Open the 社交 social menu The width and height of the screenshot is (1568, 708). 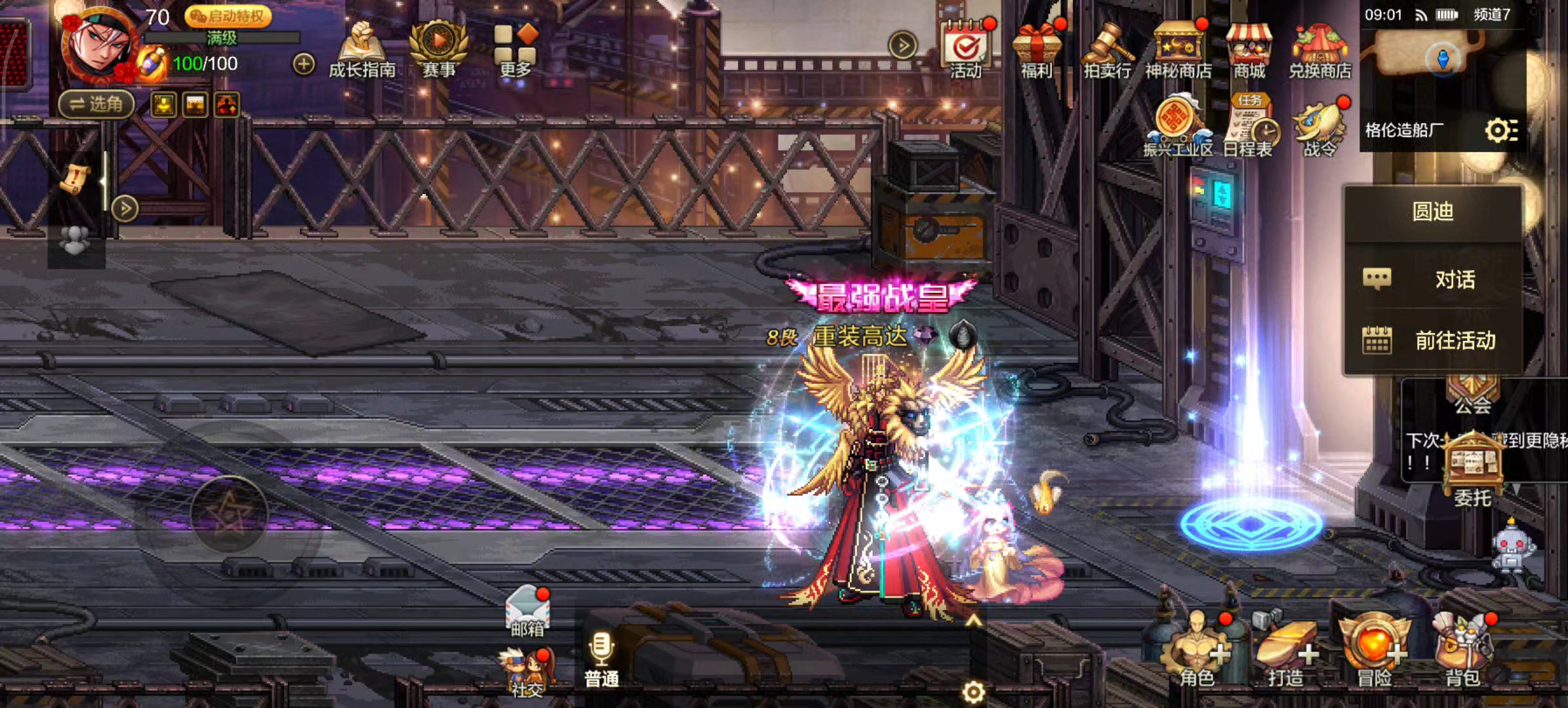coord(528,670)
